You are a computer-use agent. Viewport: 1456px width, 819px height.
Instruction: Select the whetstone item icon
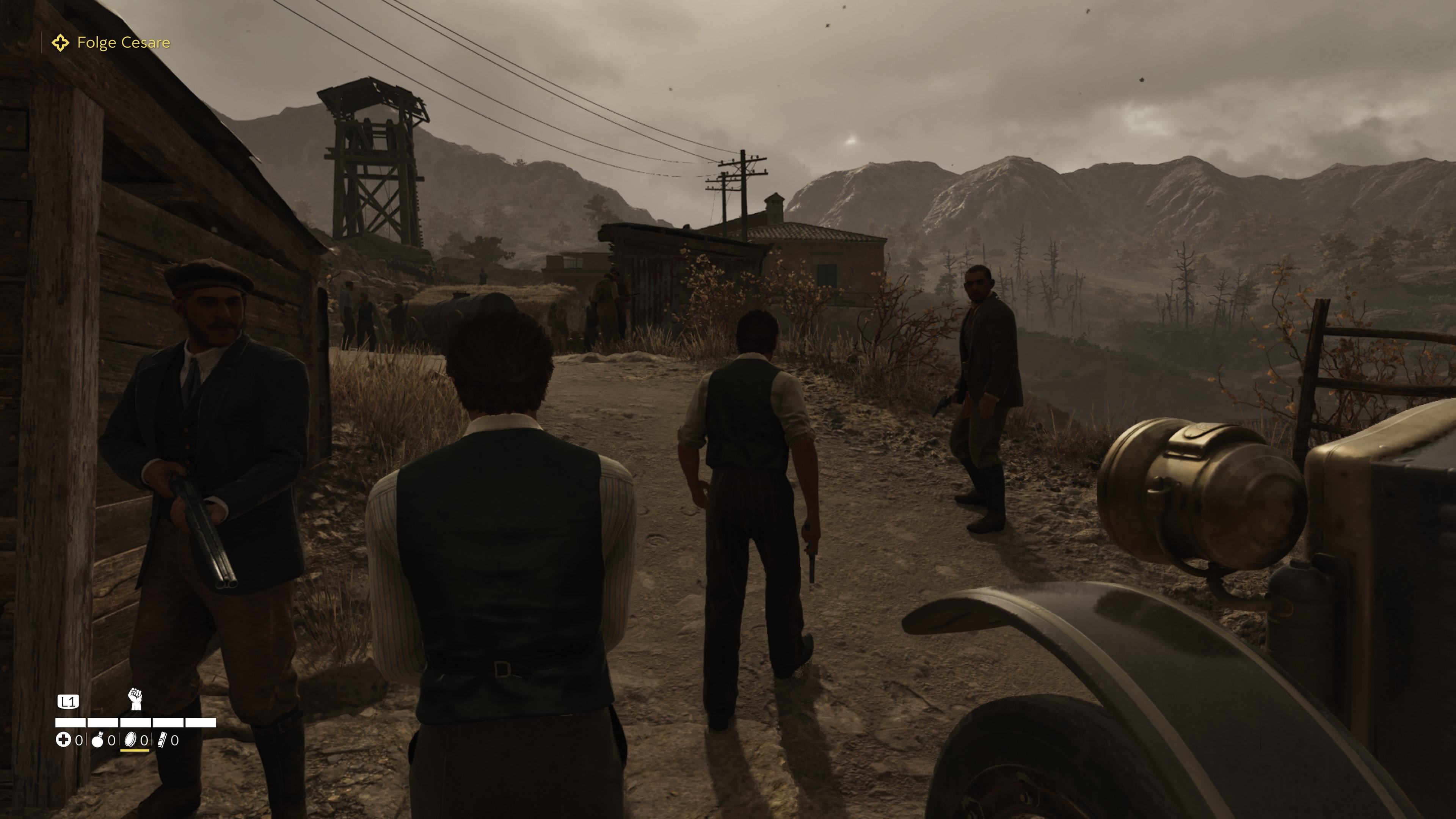(162, 740)
